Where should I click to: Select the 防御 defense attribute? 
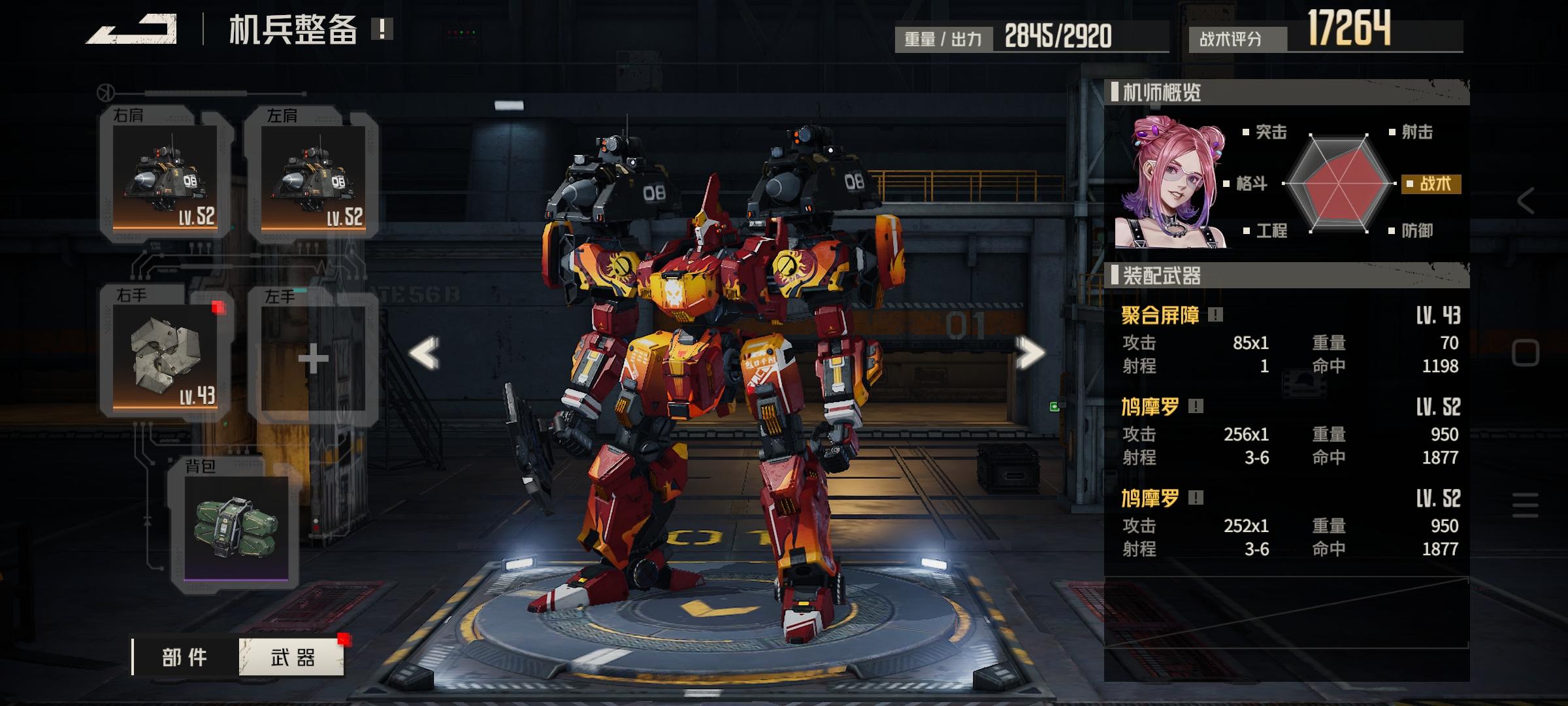click(1416, 231)
